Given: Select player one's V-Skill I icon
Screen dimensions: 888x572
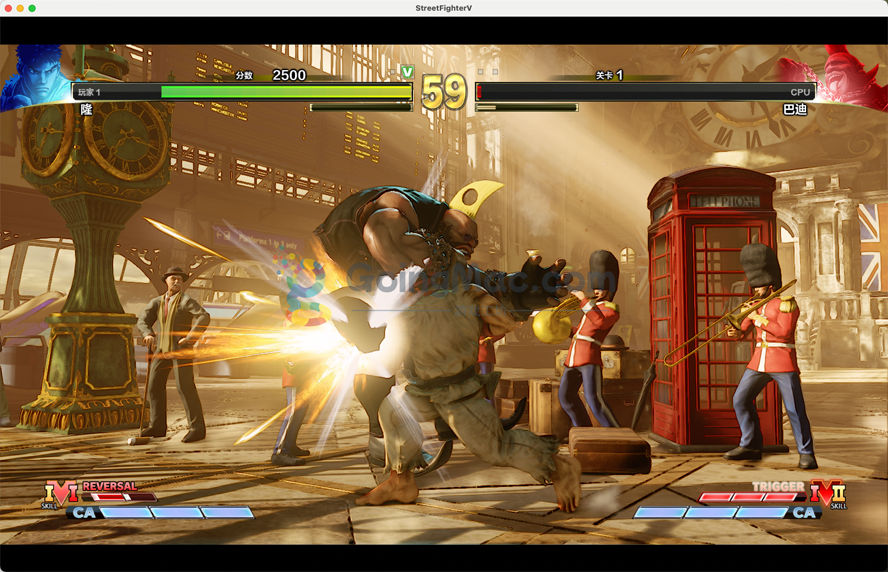Looking at the screenshot, I should pos(60,494).
